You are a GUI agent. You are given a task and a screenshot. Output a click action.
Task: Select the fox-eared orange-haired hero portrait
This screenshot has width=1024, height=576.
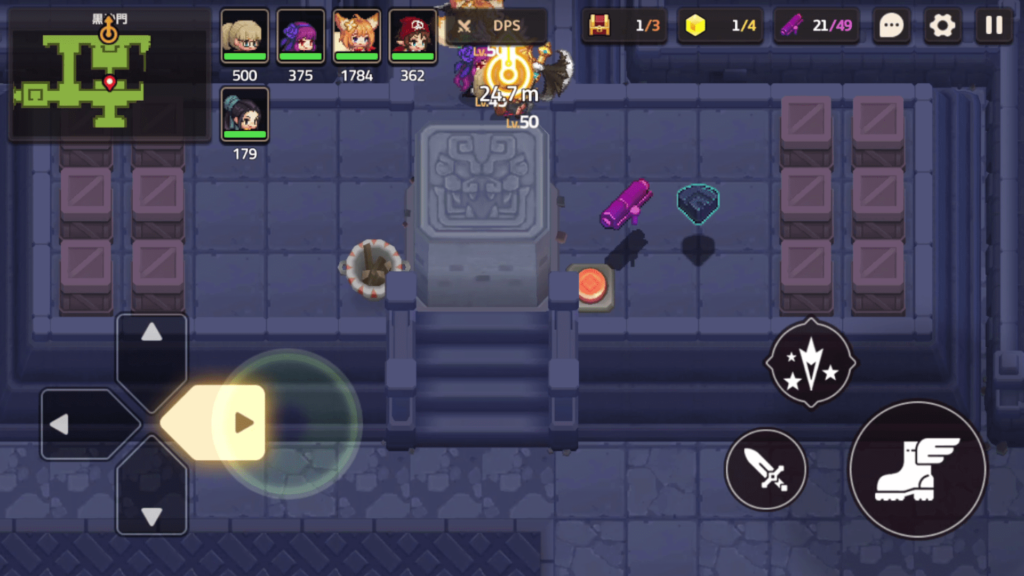(356, 37)
